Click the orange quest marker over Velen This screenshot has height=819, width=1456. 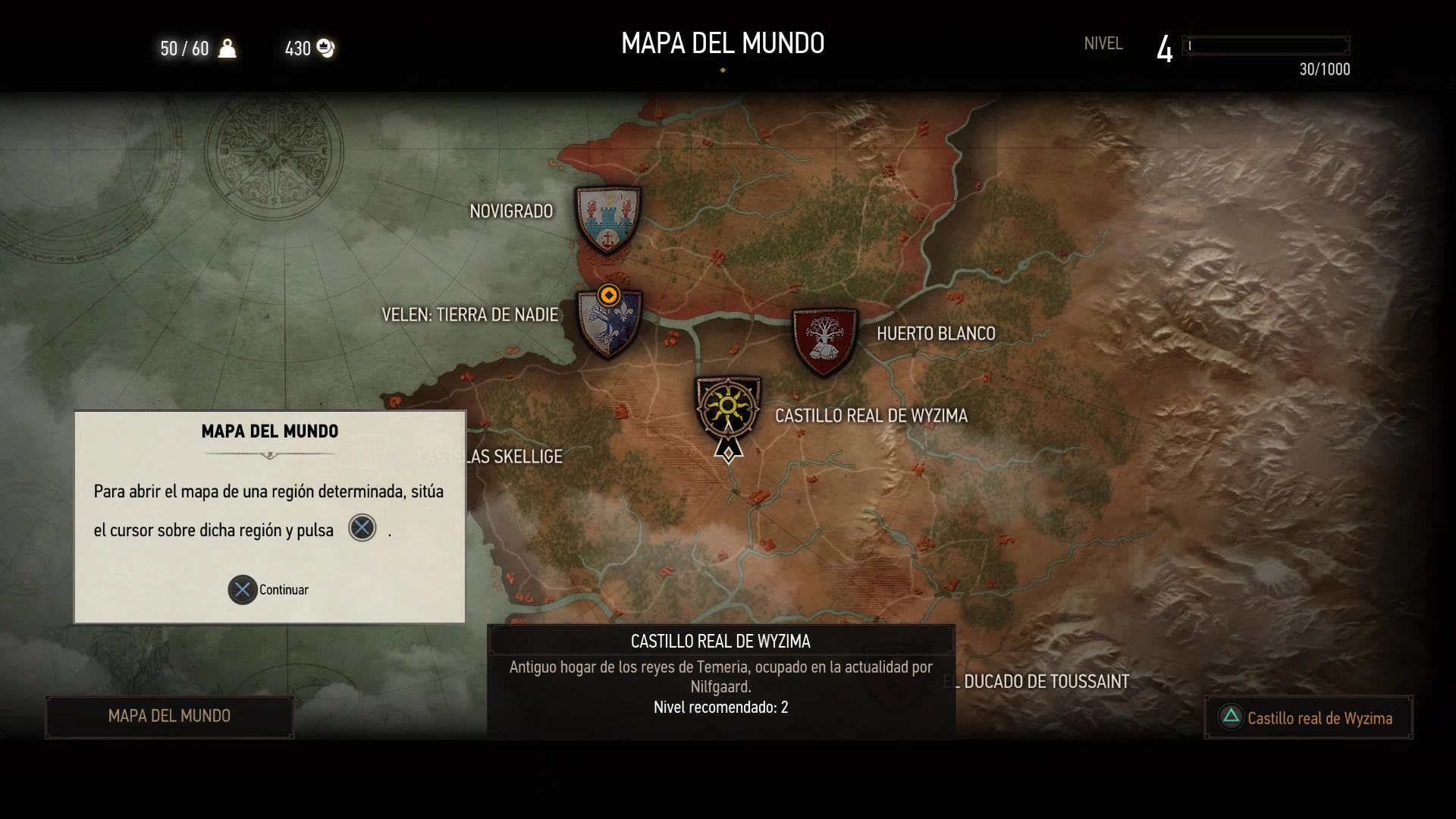point(608,295)
